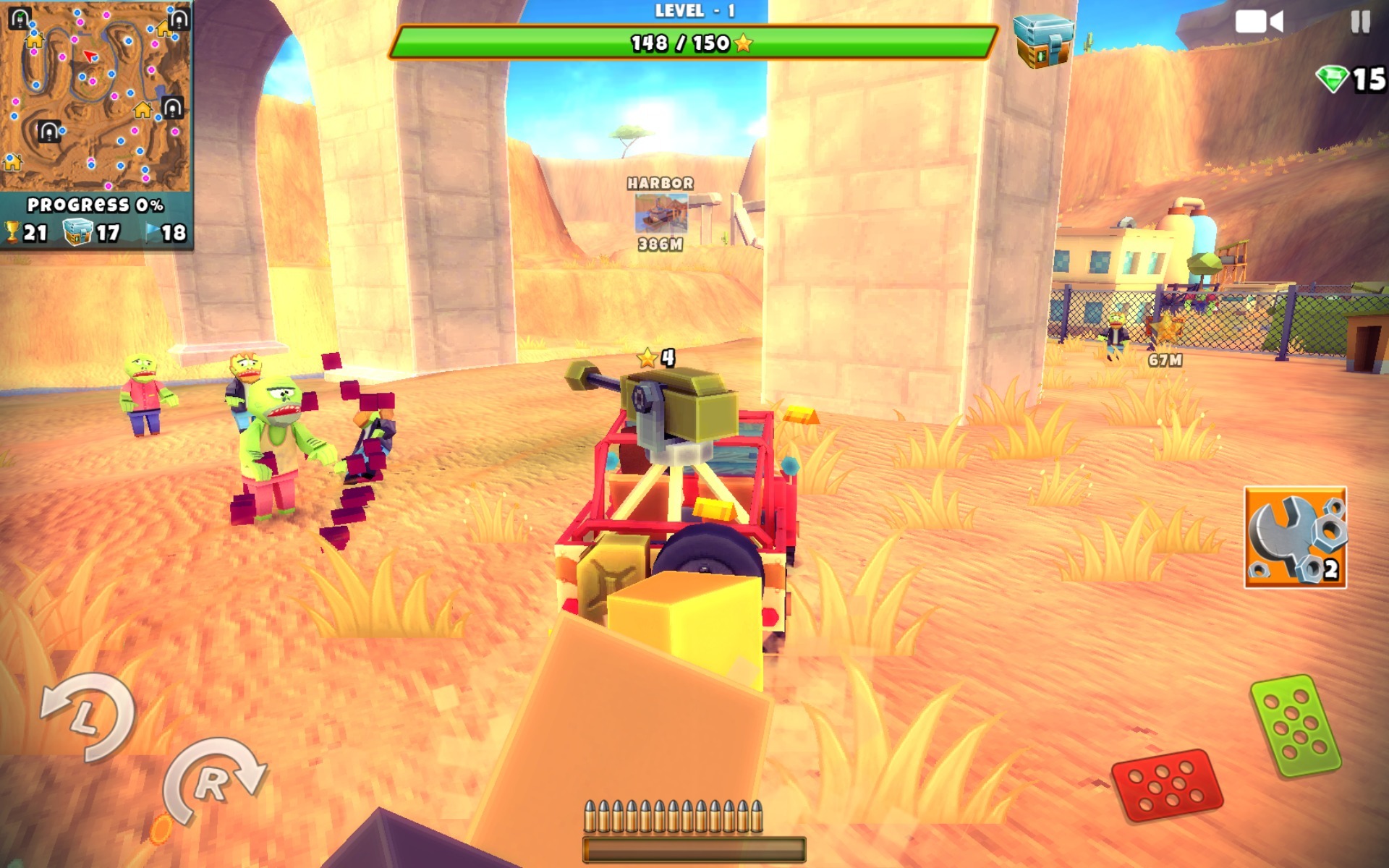The image size is (1389, 868).
Task: Tap the green gas pedal
Action: (1295, 726)
